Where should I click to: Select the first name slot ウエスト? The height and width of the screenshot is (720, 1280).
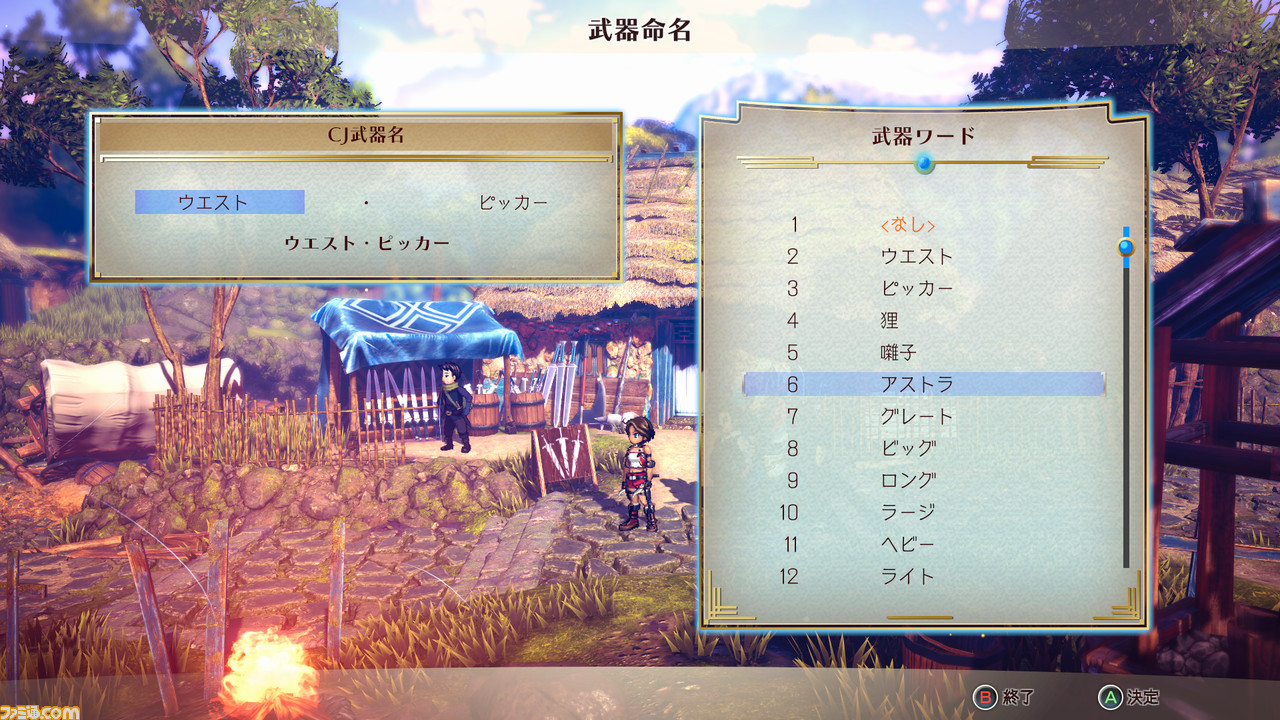click(219, 202)
